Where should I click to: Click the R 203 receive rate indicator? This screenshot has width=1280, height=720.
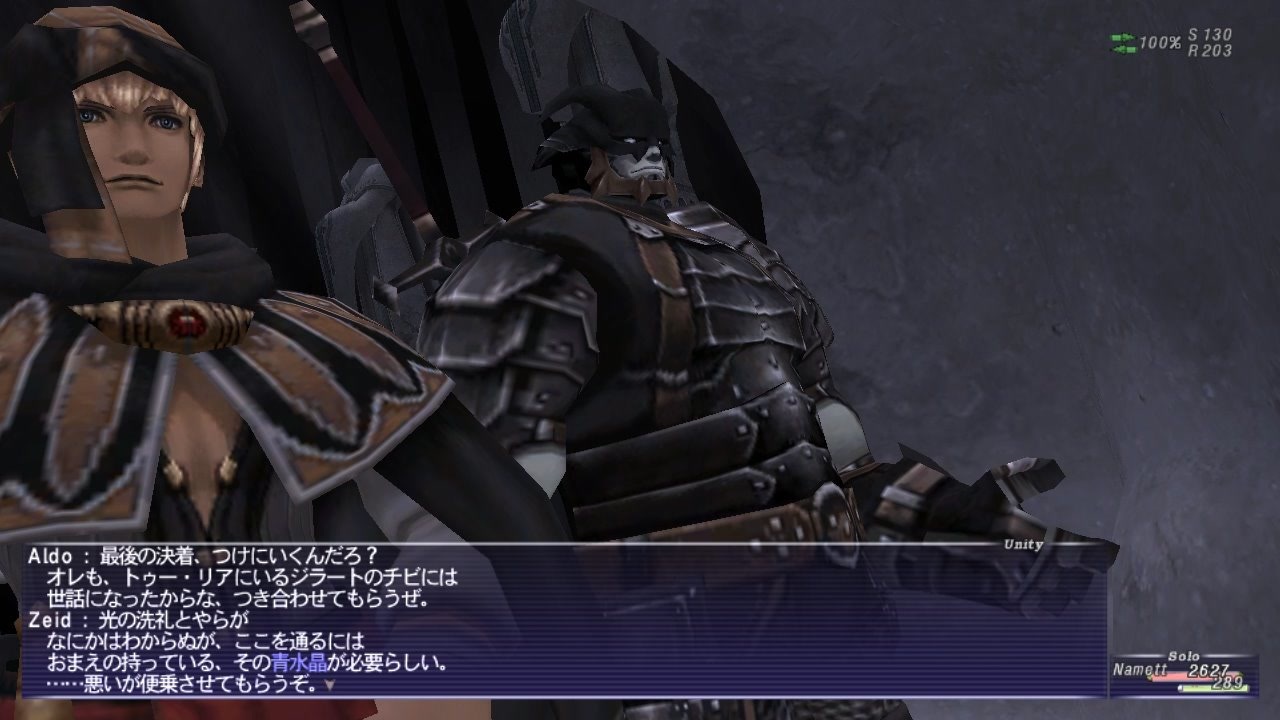(x=1208, y=49)
